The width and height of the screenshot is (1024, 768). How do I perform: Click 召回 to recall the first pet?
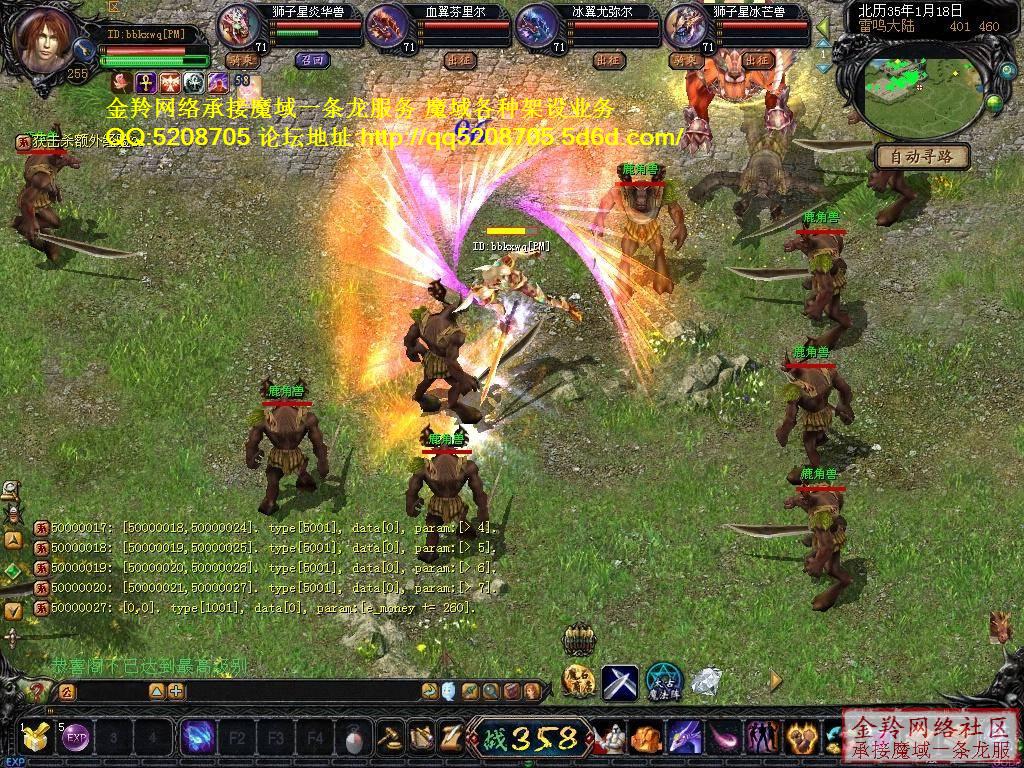coord(311,60)
